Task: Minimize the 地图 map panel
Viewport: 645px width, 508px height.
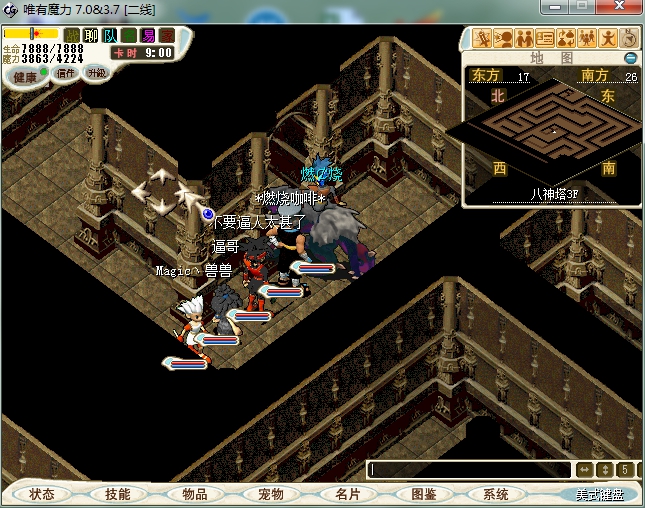Action: (630, 58)
